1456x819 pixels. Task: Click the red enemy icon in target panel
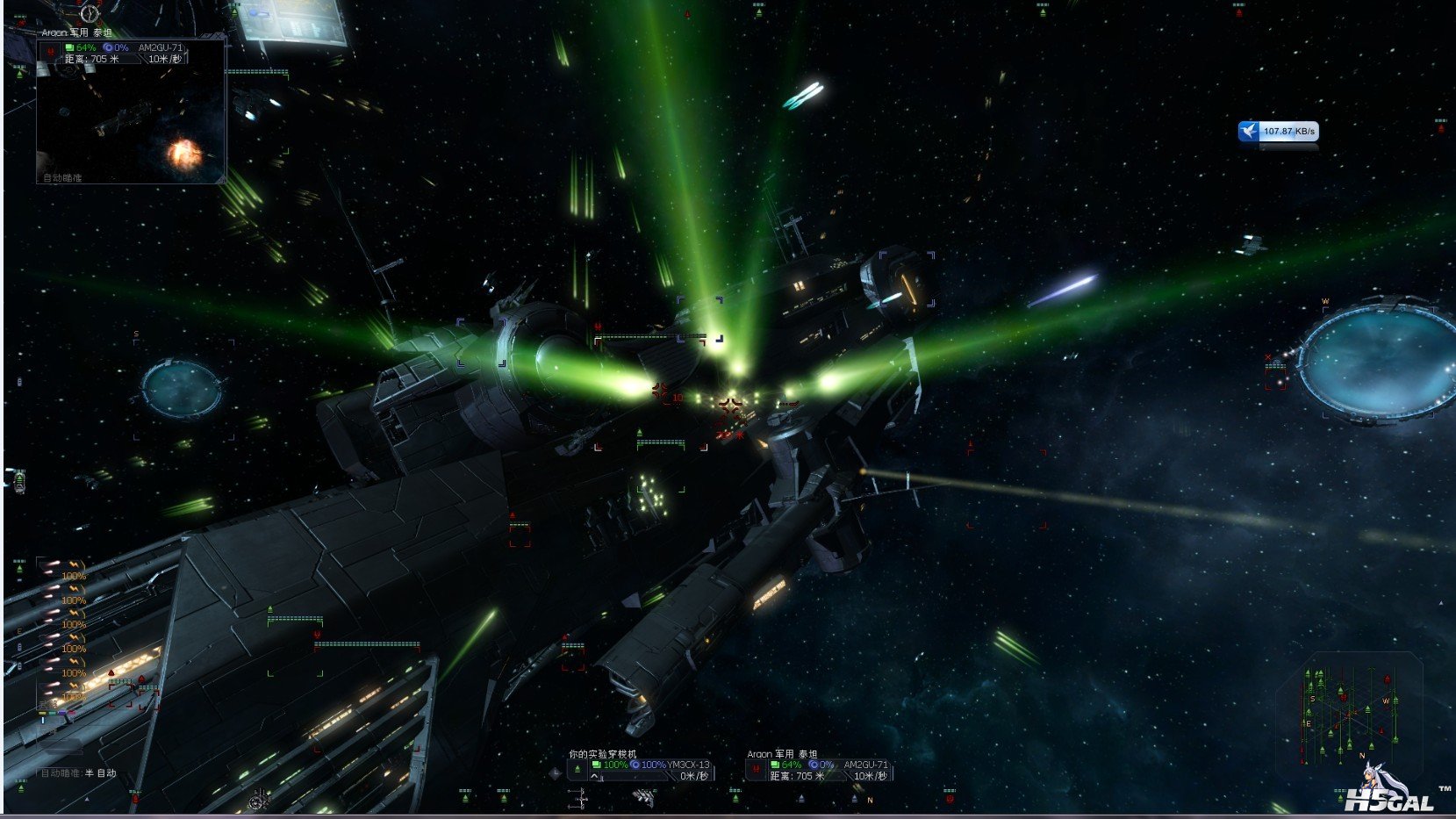click(756, 770)
